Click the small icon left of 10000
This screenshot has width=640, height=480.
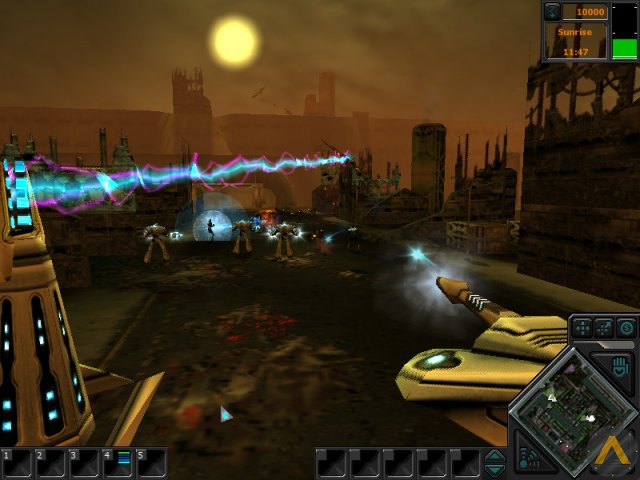pos(553,12)
